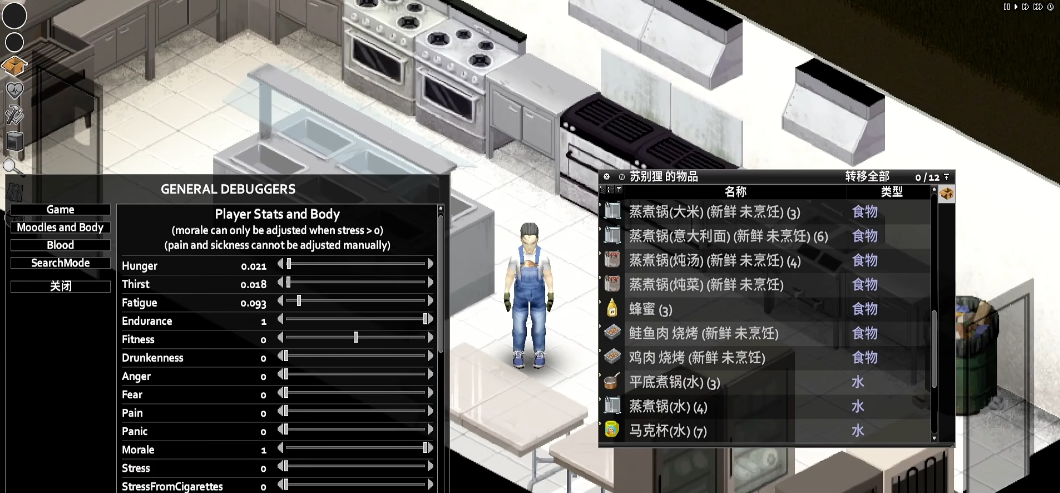Select the Moodles and Body section

[60, 228]
